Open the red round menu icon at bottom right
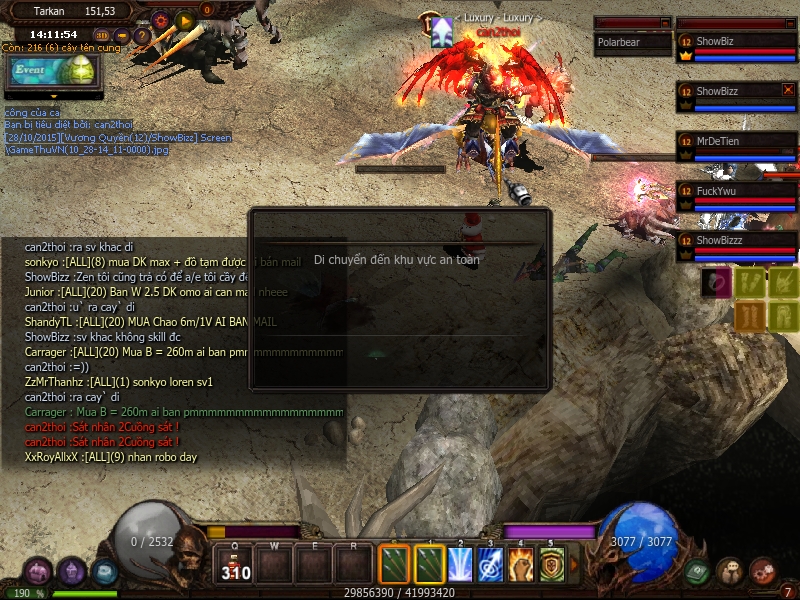 (x=763, y=570)
